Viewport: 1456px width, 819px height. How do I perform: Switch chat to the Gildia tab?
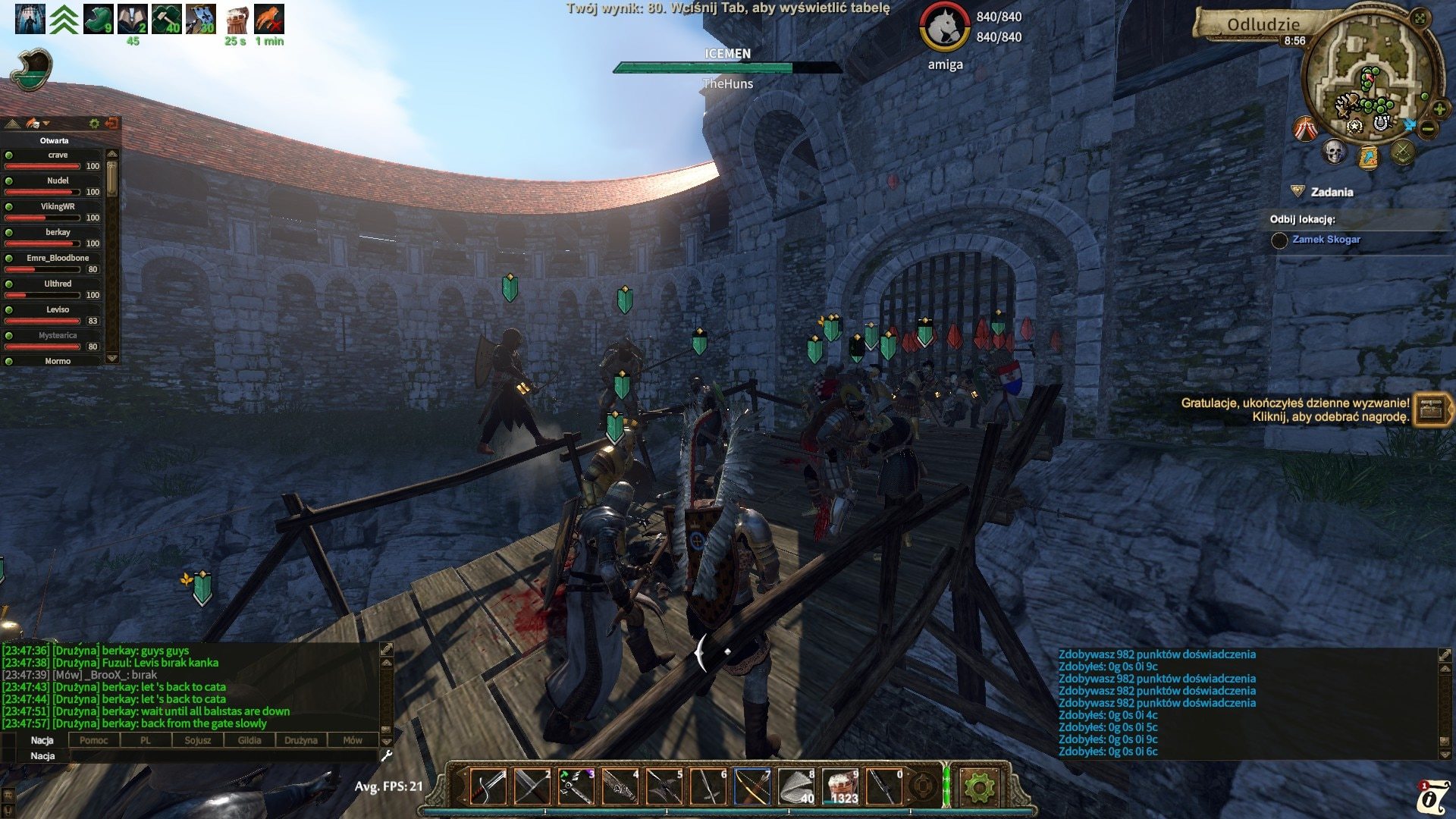(249, 740)
